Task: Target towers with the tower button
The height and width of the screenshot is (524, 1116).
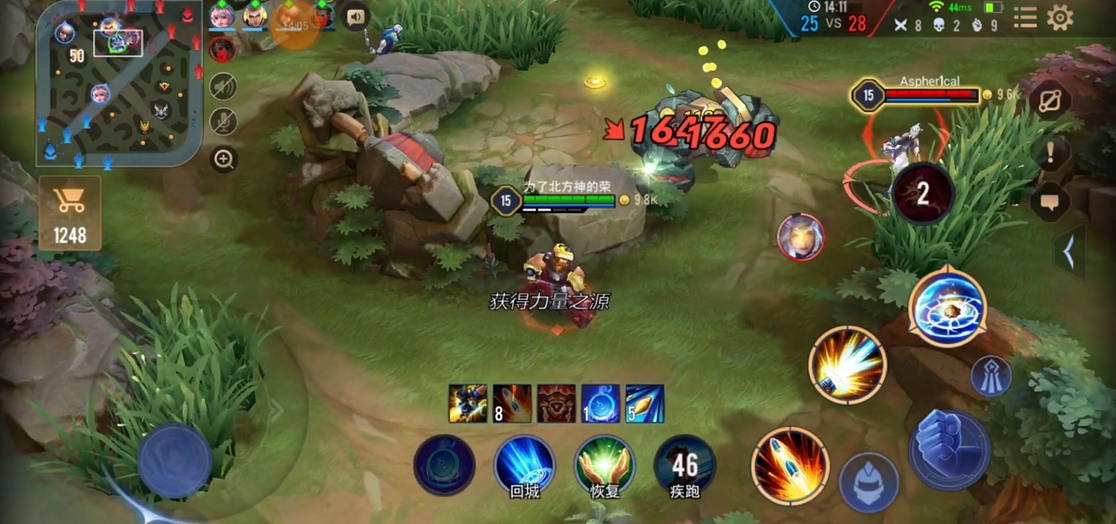Action: pyautogui.click(x=991, y=376)
